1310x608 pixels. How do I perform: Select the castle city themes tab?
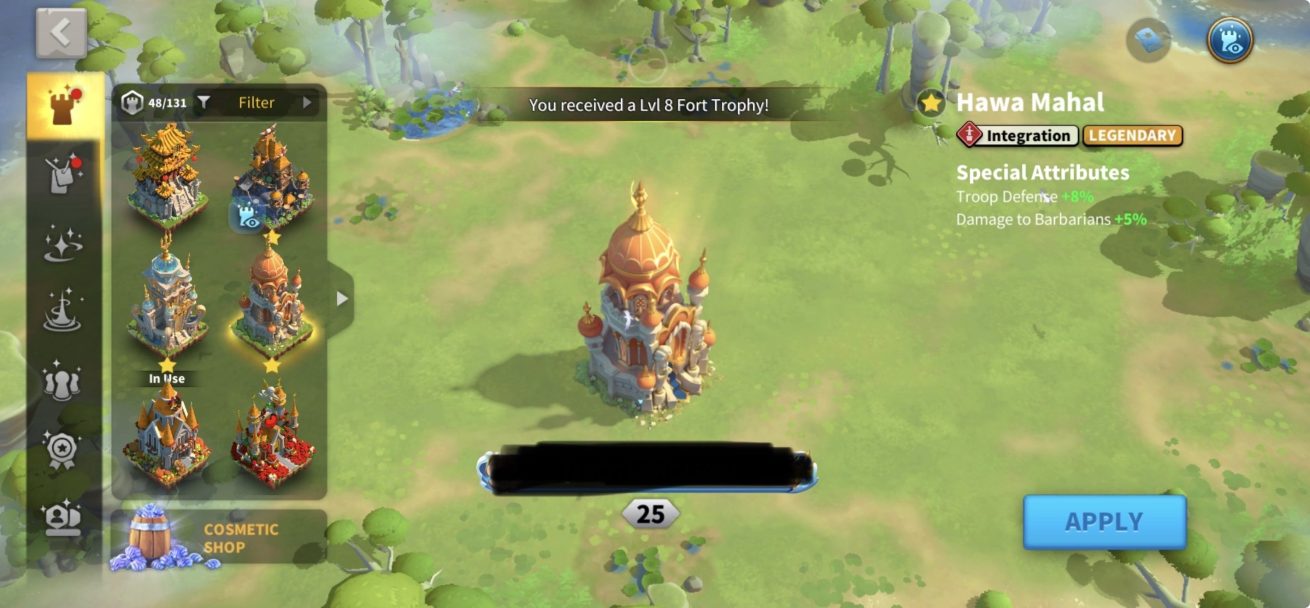[x=65, y=106]
